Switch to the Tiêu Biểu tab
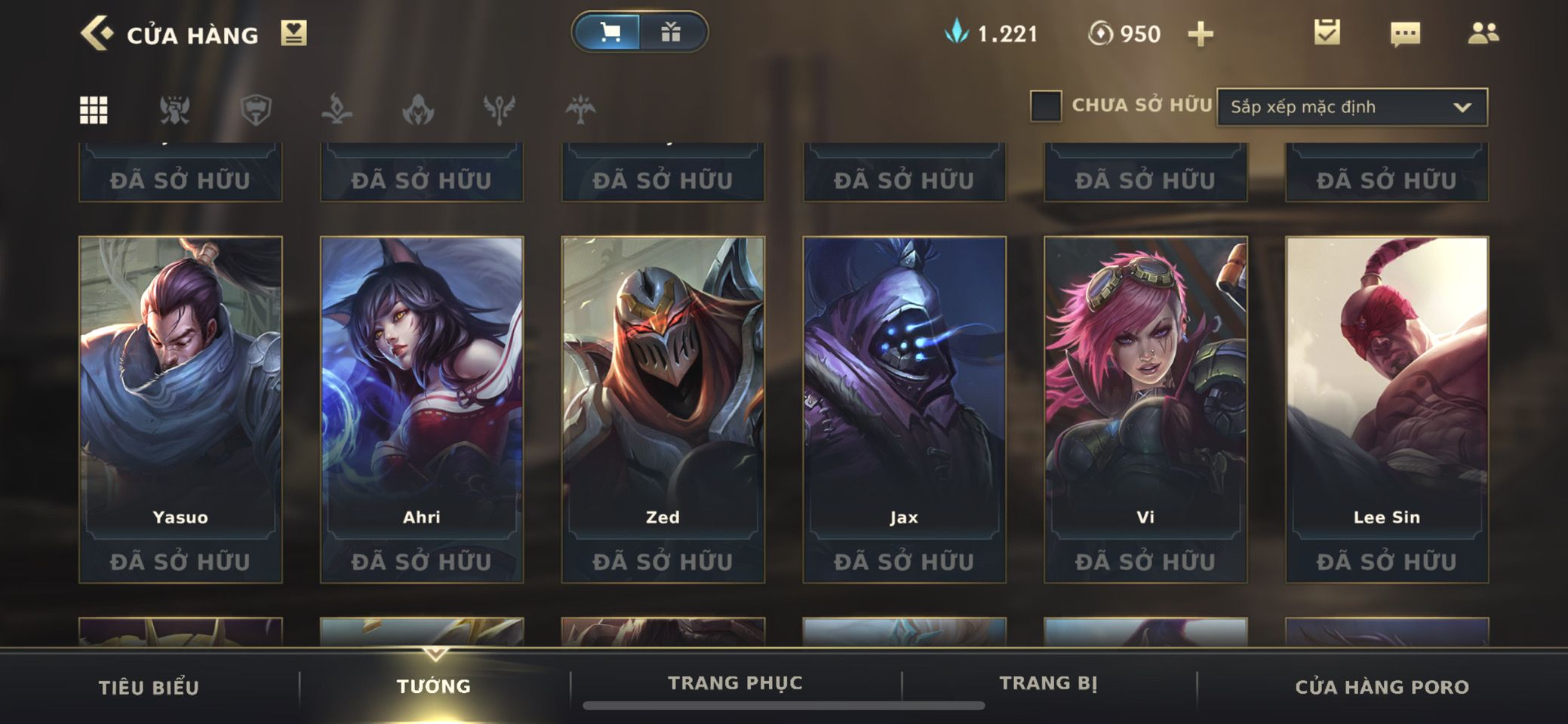 pyautogui.click(x=149, y=687)
